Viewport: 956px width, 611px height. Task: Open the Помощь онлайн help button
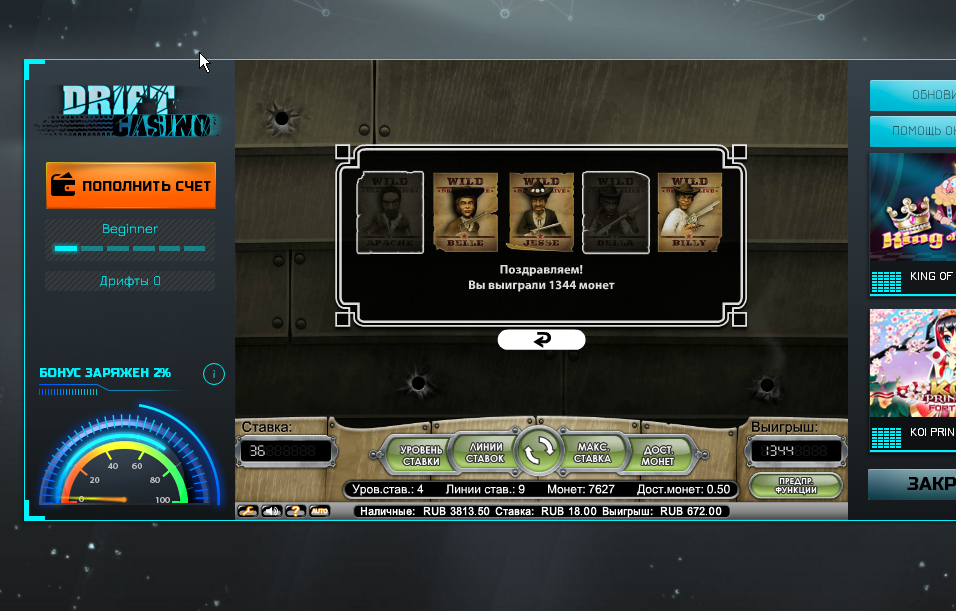coord(912,131)
